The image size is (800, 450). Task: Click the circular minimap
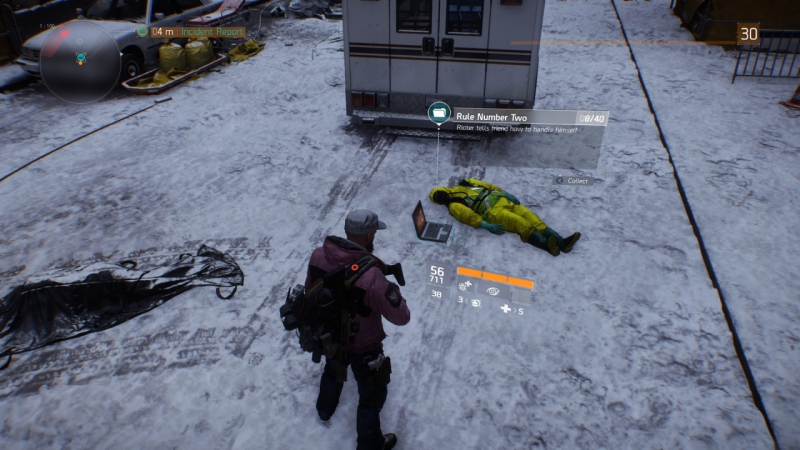tap(81, 58)
